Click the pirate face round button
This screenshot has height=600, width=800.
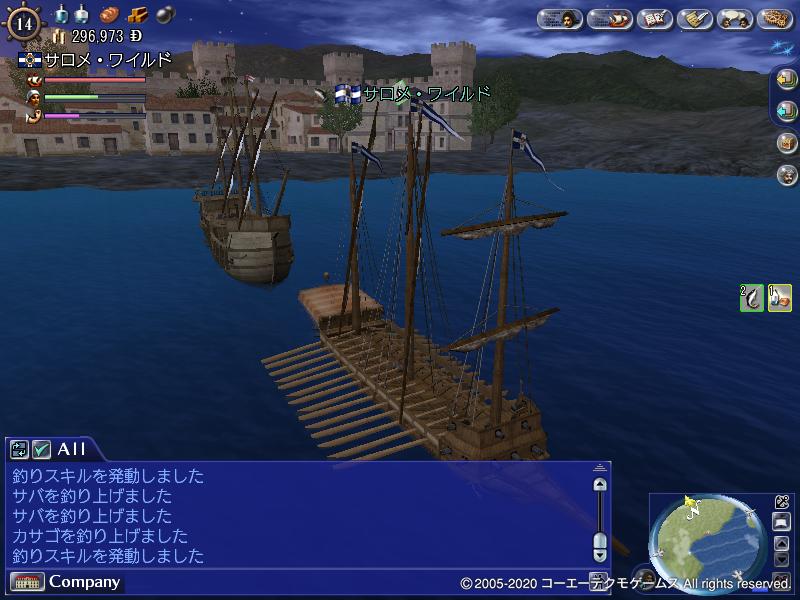[x=787, y=174]
